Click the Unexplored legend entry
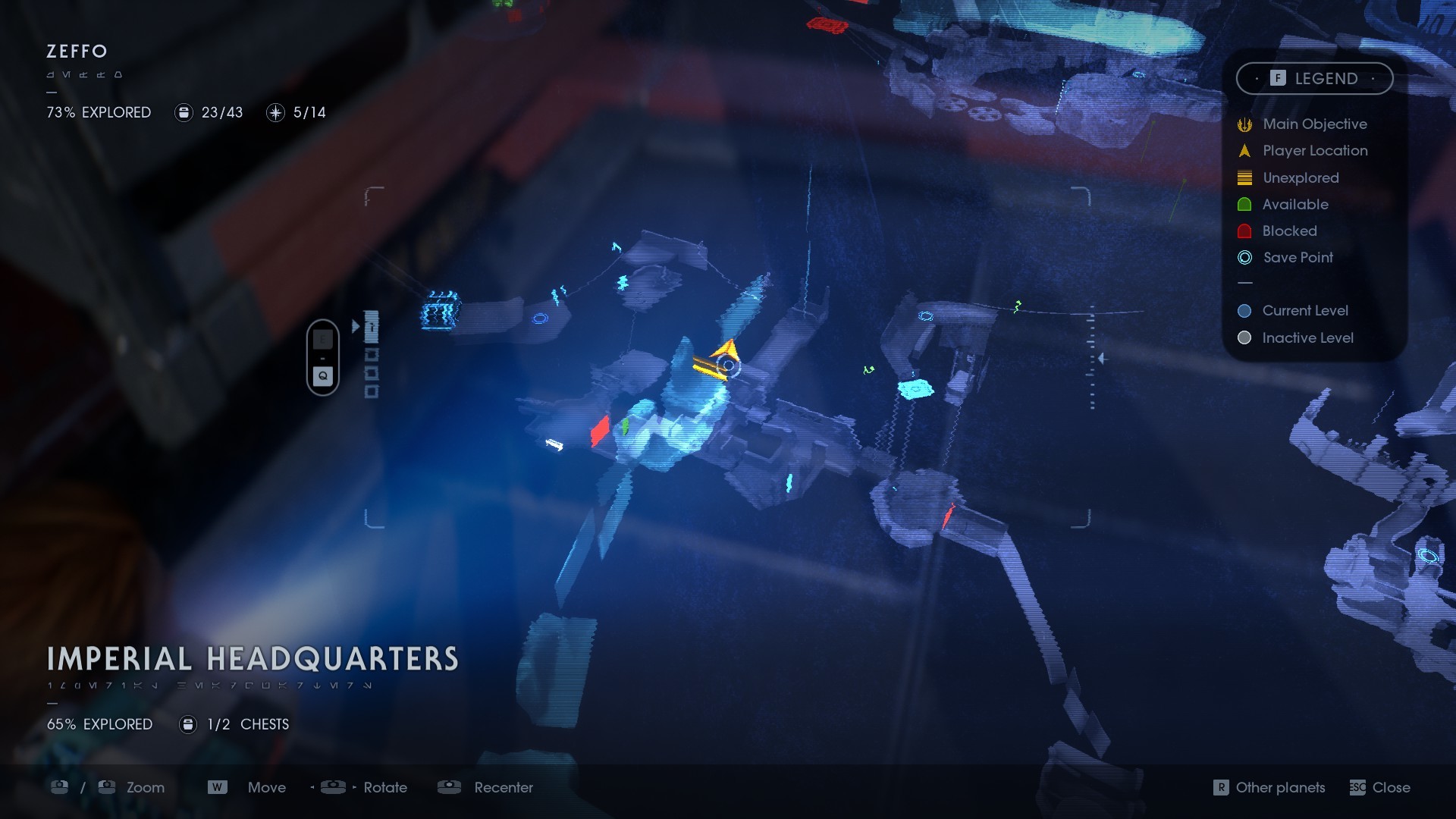This screenshot has height=819, width=1456. click(x=1300, y=178)
